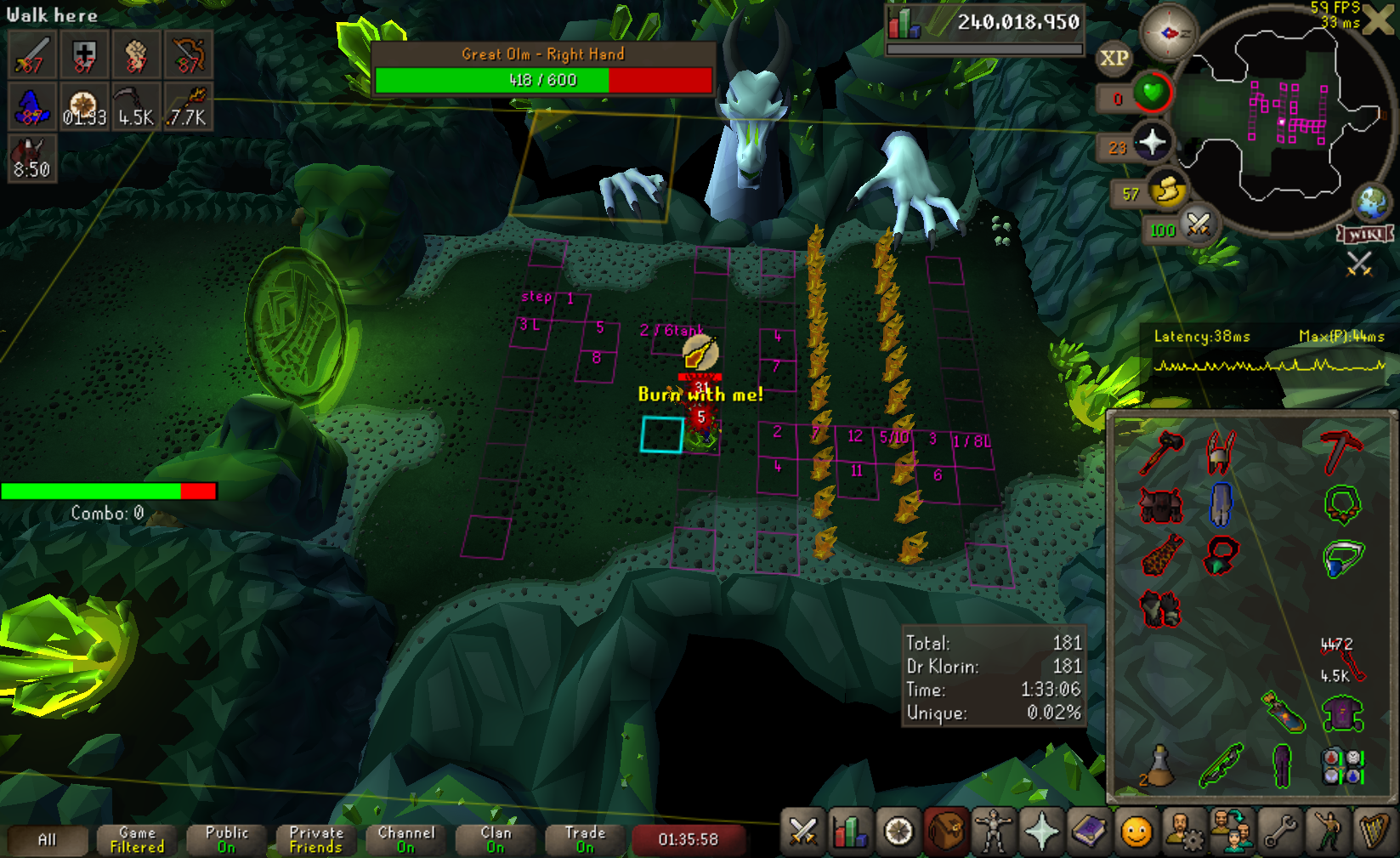Open the world map globe
Screen dimensions: 1400x858
(x=1371, y=202)
